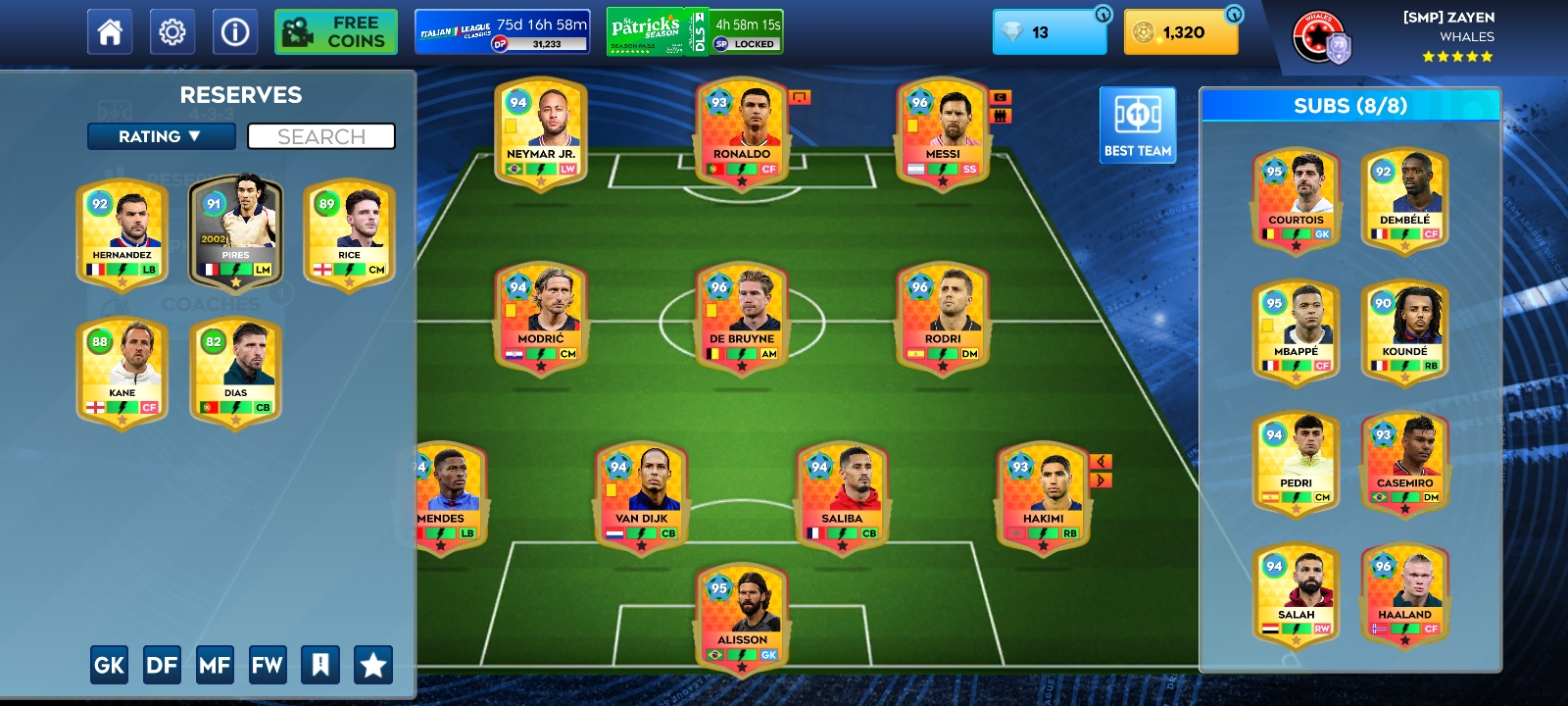
Task: Expand the MF midfielders filter option
Action: (216, 664)
